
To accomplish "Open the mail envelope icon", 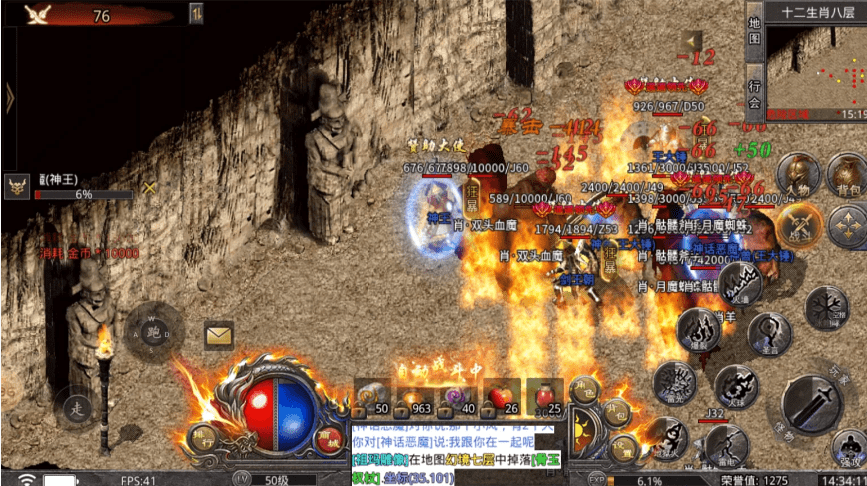I will pyautogui.click(x=219, y=335).
